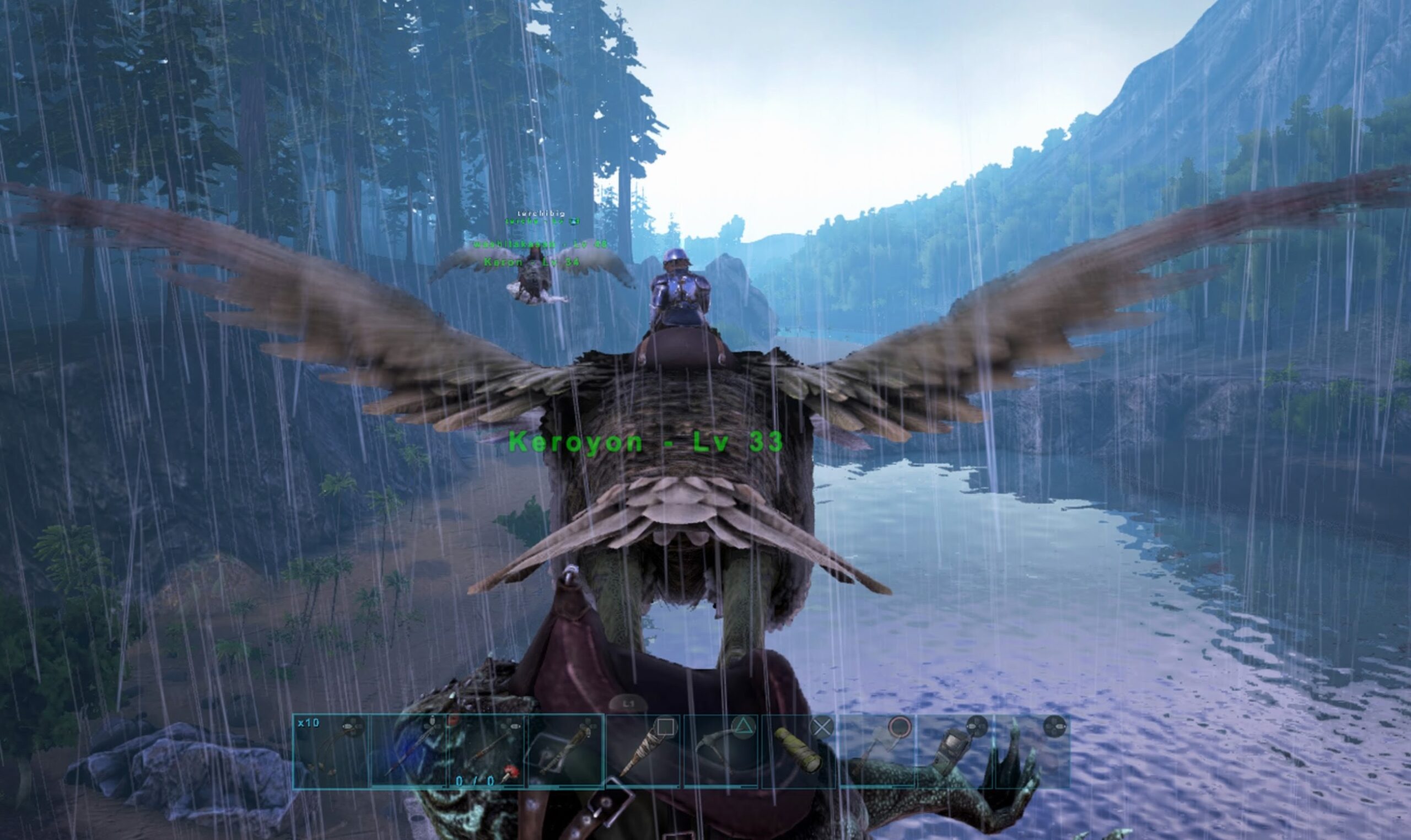This screenshot has width=1411, height=840.
Task: Open the GPS device slot
Action: (955, 751)
